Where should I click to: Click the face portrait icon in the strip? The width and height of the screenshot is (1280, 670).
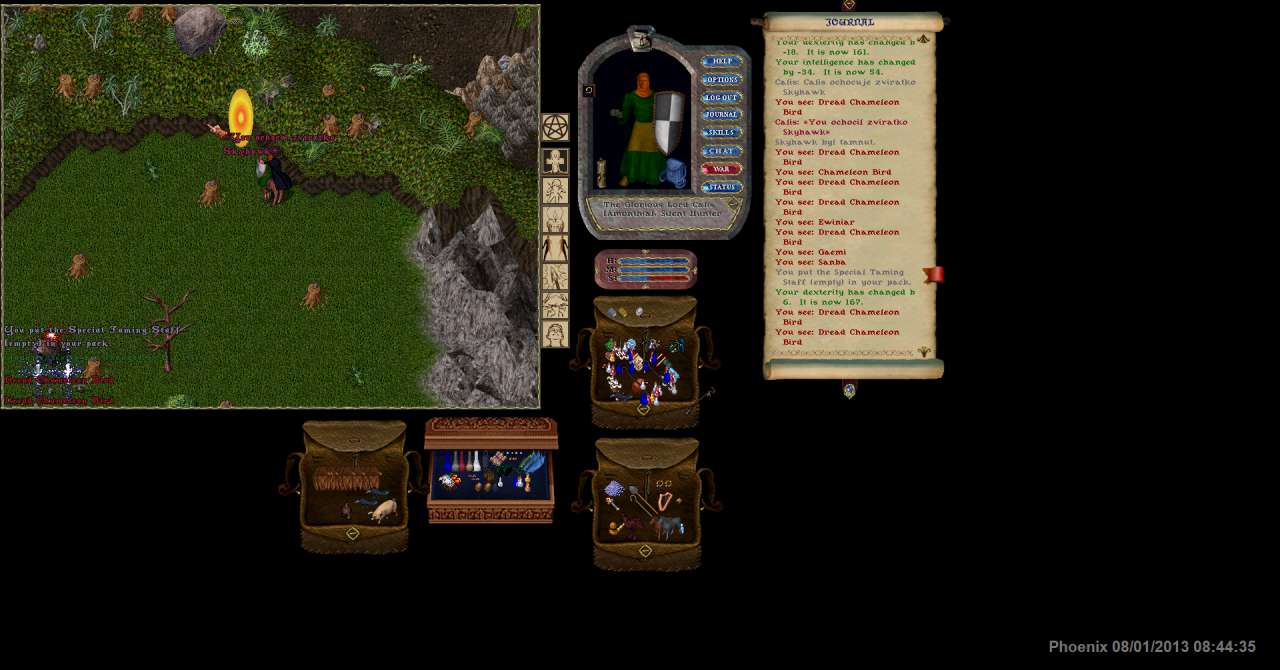coord(555,334)
